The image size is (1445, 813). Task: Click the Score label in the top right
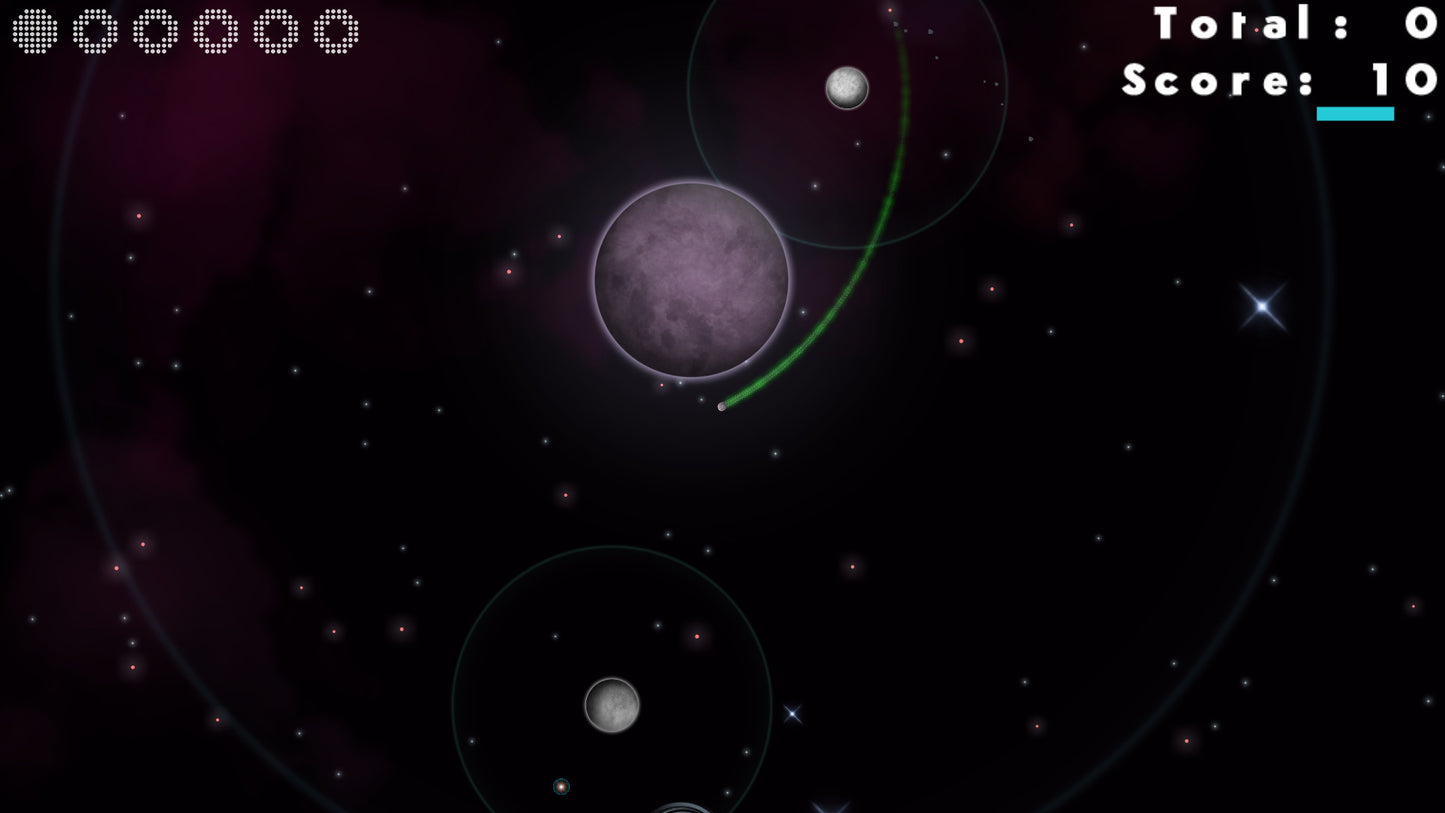tap(1205, 80)
